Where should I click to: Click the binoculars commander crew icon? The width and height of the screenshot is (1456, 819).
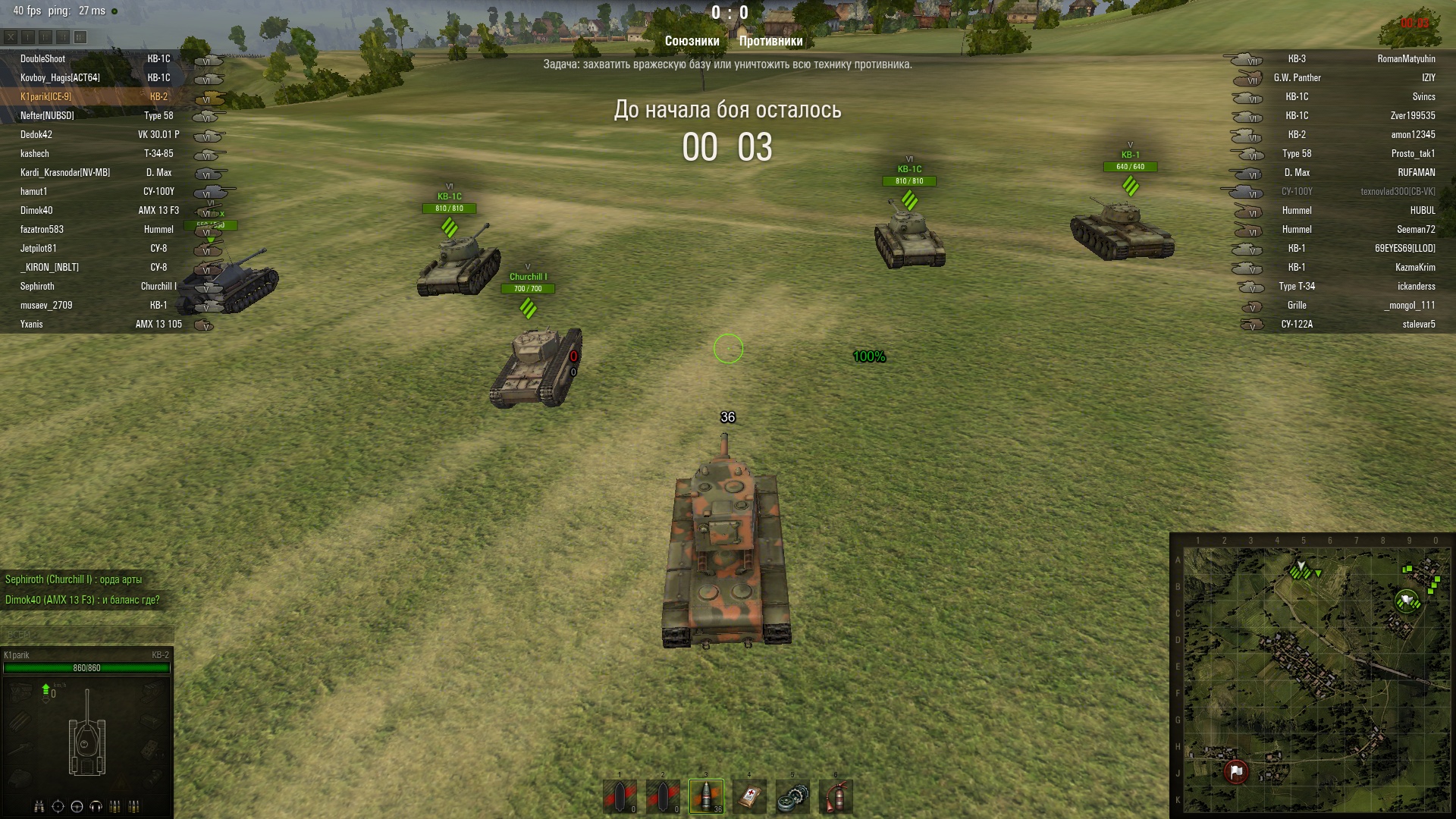pos(39,806)
